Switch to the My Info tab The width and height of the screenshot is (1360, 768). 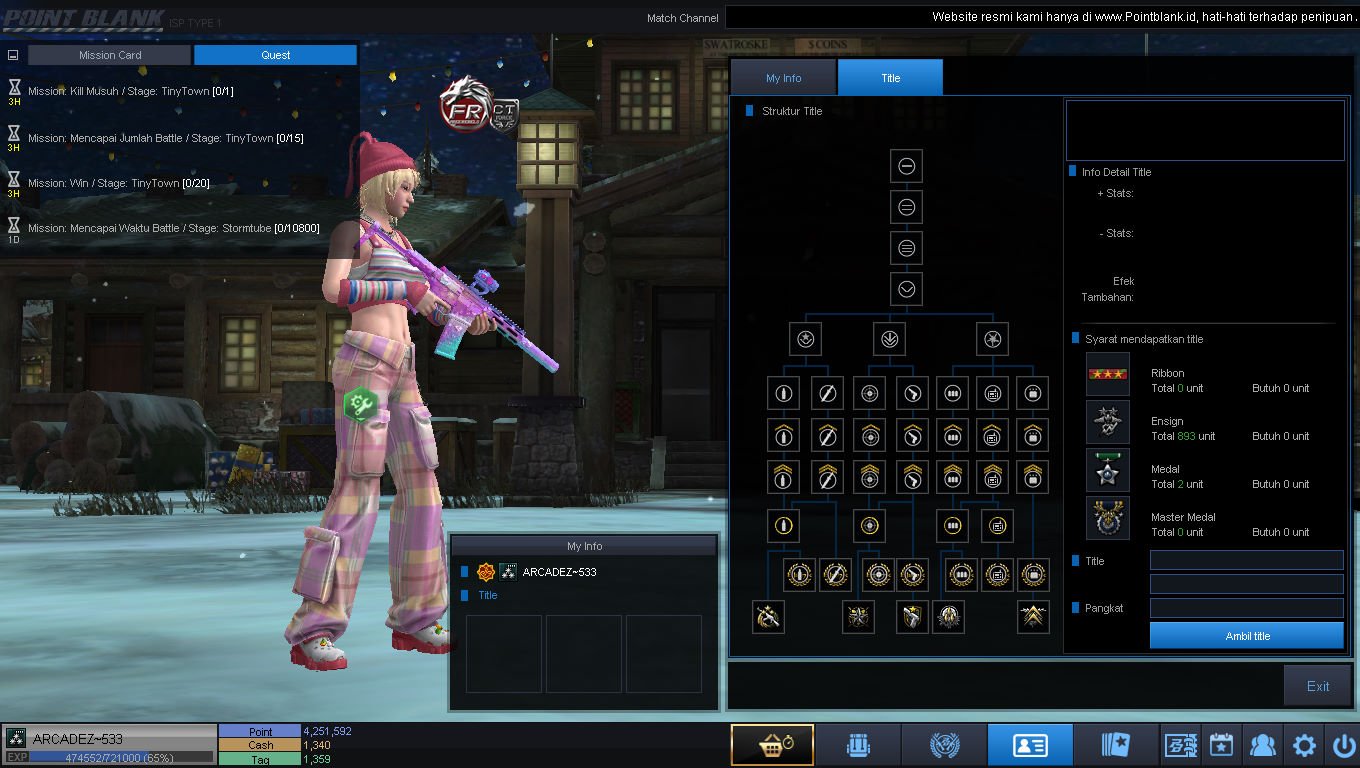pos(784,78)
